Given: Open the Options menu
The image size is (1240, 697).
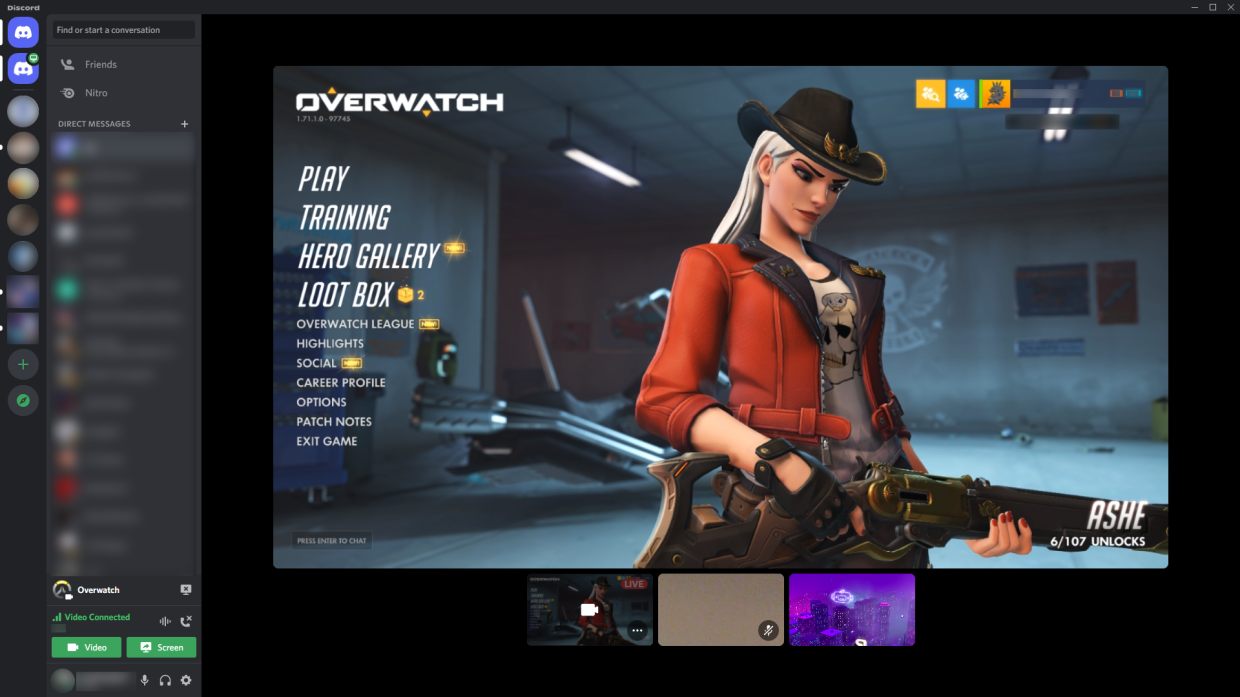Looking at the screenshot, I should [321, 402].
